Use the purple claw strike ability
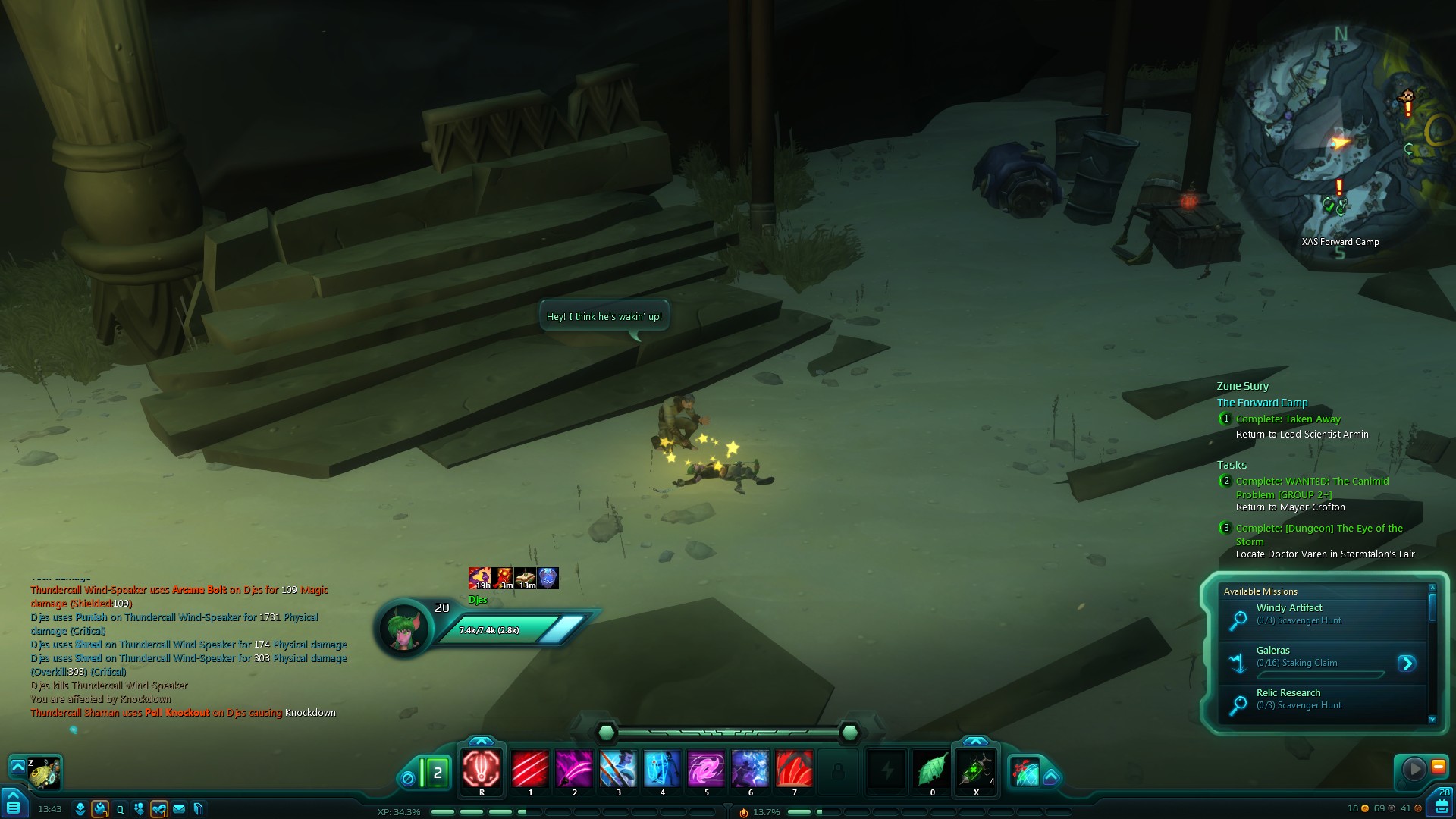The image size is (1456, 819). click(574, 769)
